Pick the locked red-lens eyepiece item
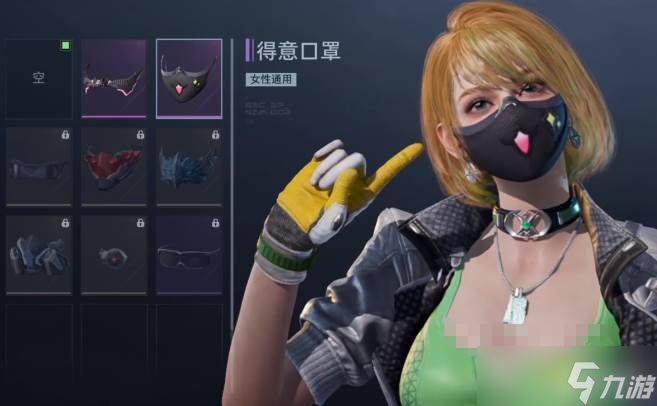This screenshot has width=657, height=406. point(113,254)
